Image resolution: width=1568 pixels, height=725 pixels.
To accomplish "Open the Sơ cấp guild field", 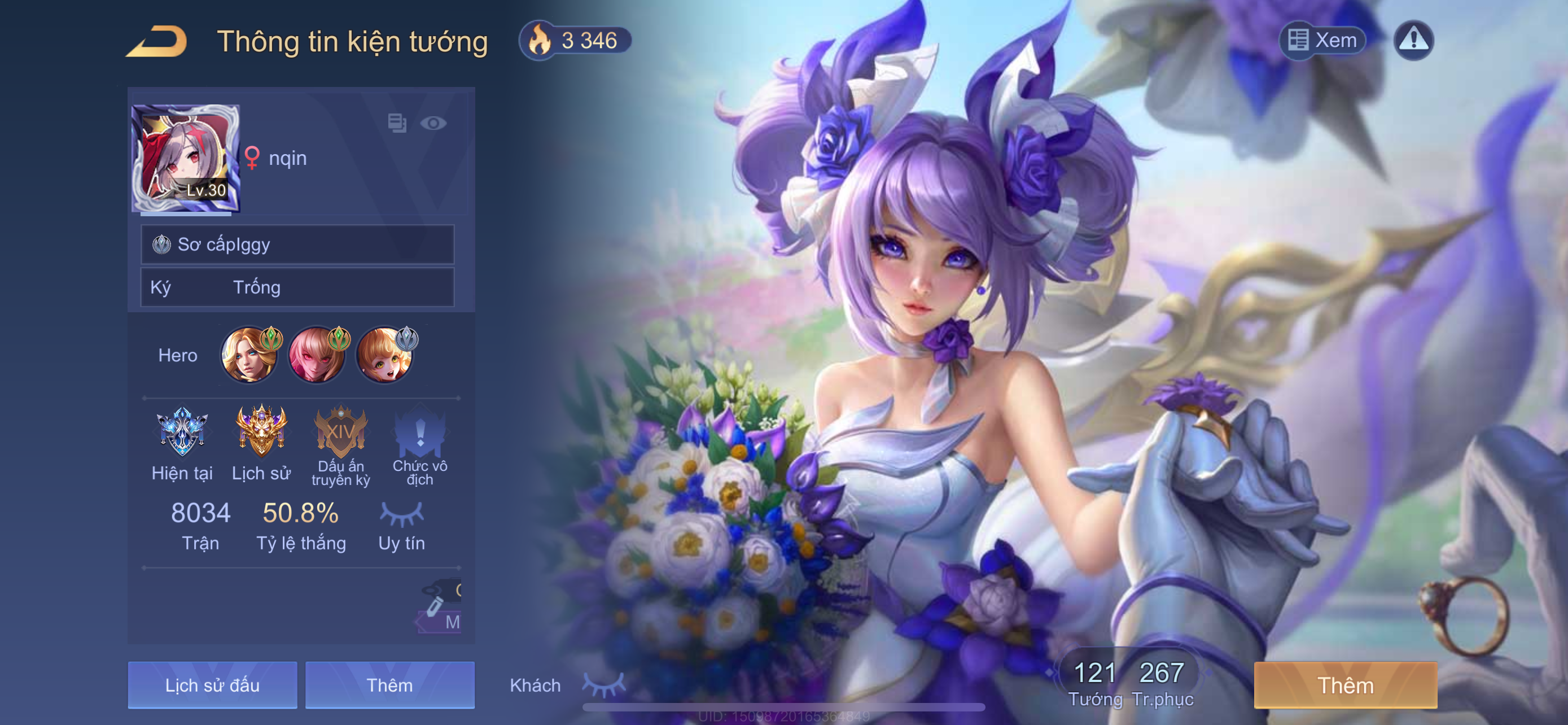I will click(x=297, y=244).
